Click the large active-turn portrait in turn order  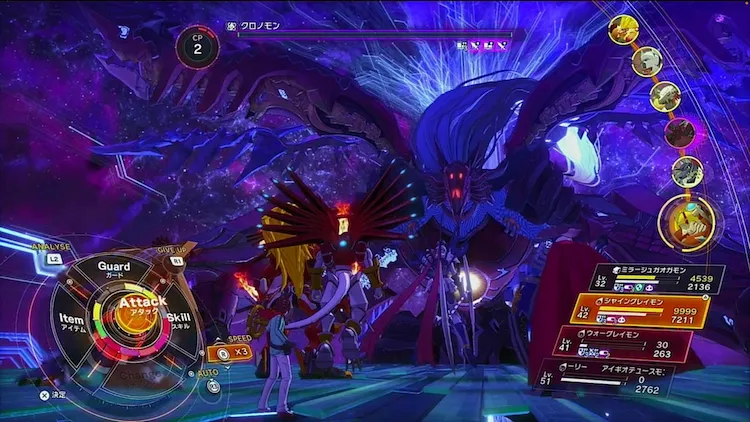688,222
